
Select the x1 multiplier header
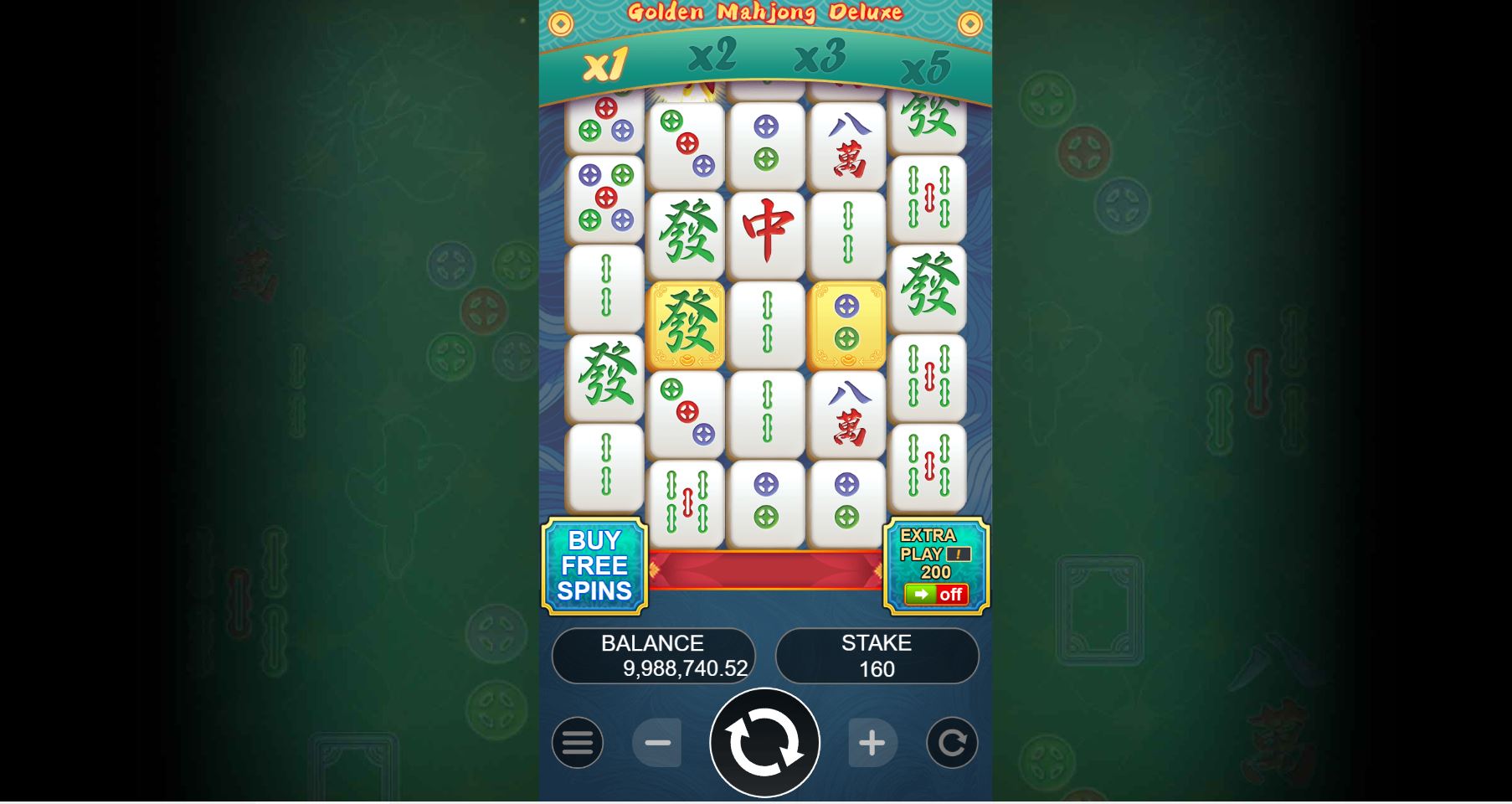point(605,63)
